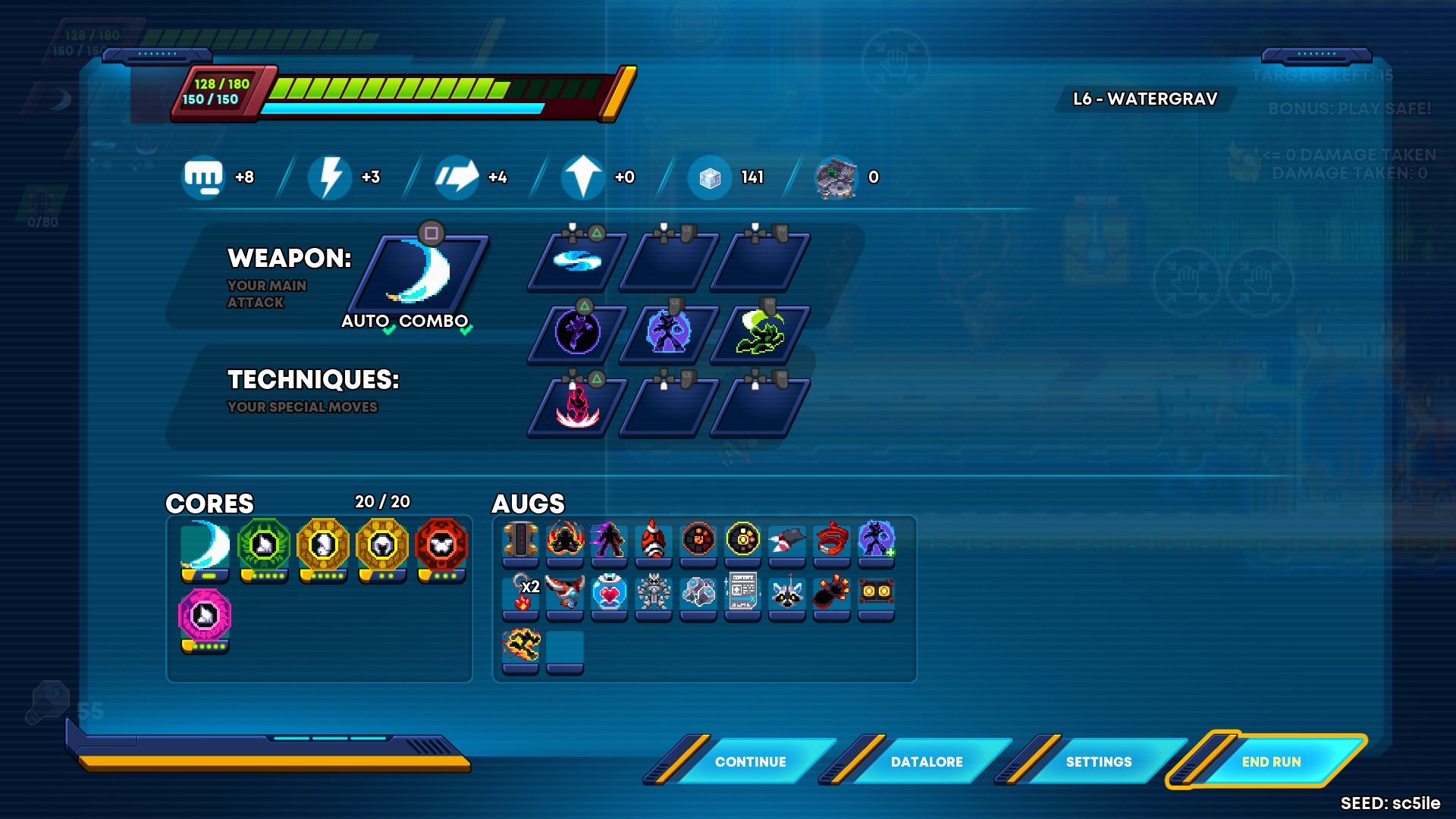Pick the red flame uppercut technique
1456x819 pixels.
pyautogui.click(x=577, y=406)
